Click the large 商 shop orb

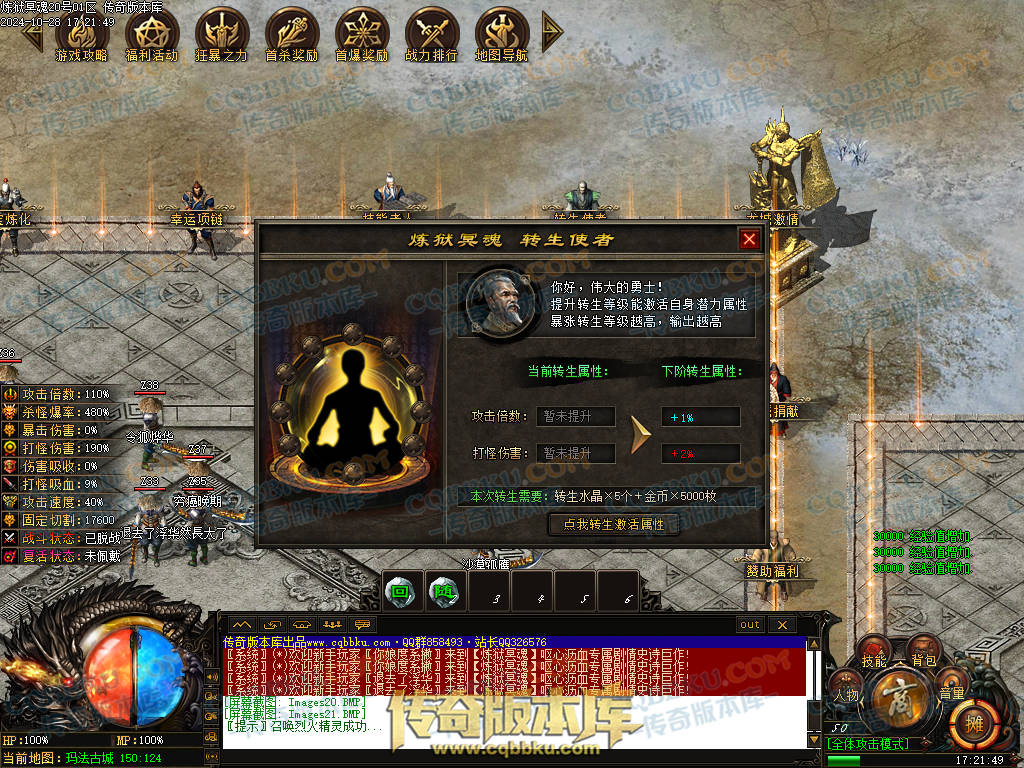point(898,701)
